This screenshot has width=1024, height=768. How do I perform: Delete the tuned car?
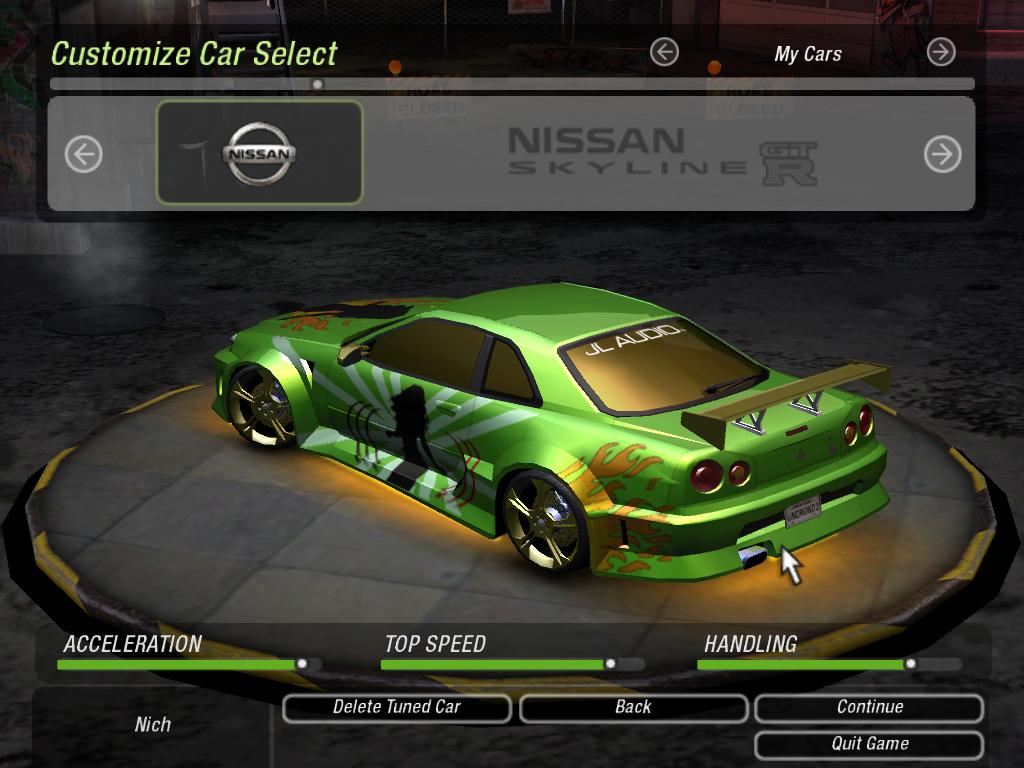397,708
